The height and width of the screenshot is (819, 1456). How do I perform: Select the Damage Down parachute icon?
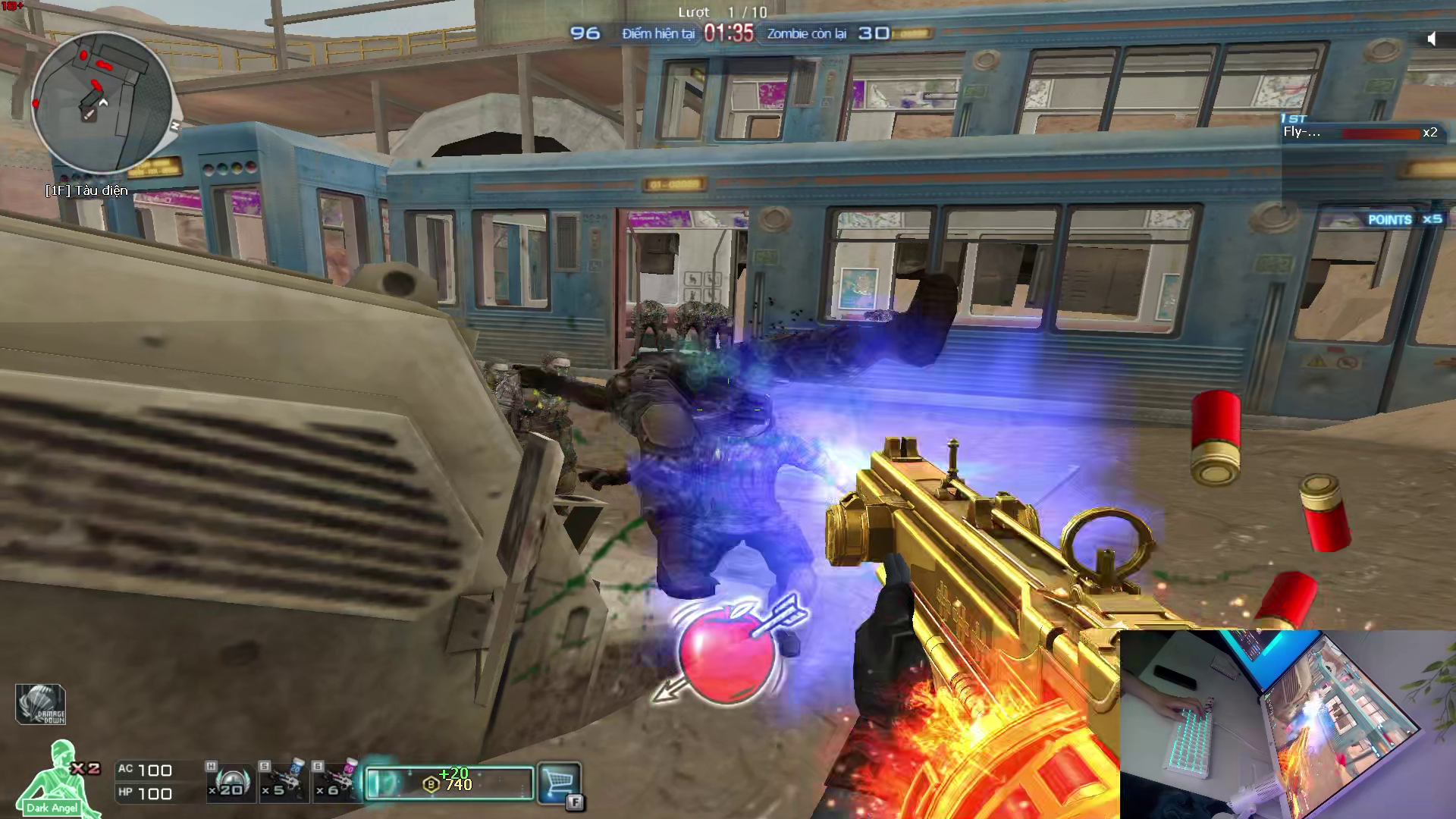(x=41, y=704)
